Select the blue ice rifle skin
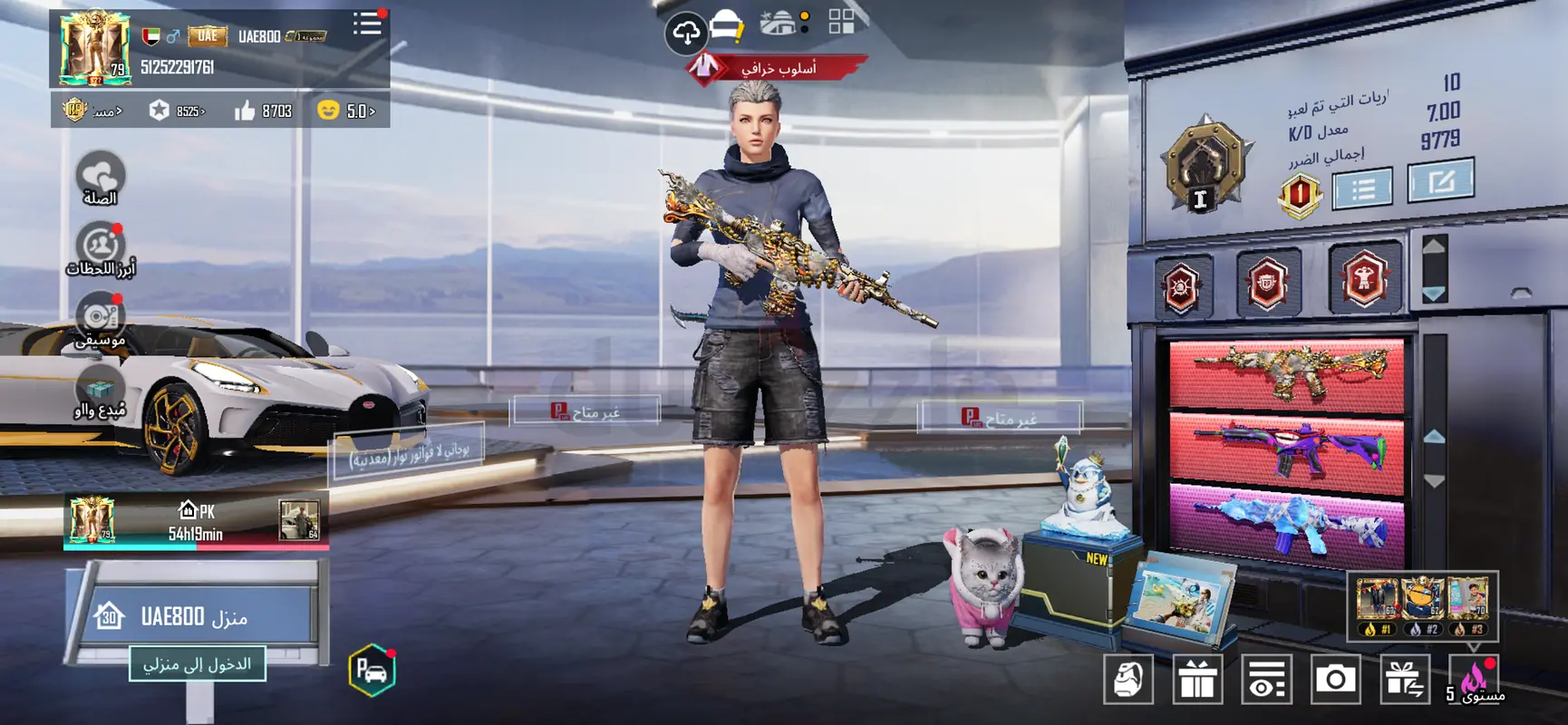The width and height of the screenshot is (1568, 725). tap(1286, 524)
